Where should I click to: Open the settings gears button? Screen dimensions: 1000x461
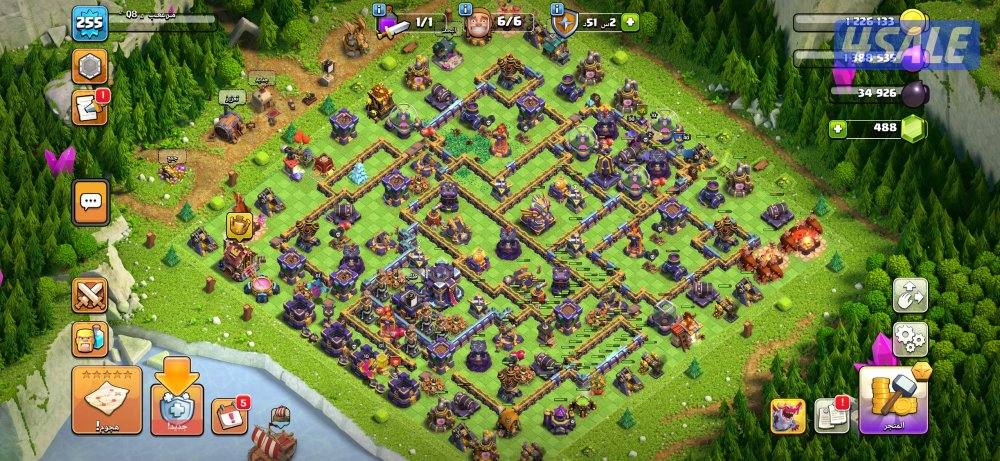tap(910, 335)
